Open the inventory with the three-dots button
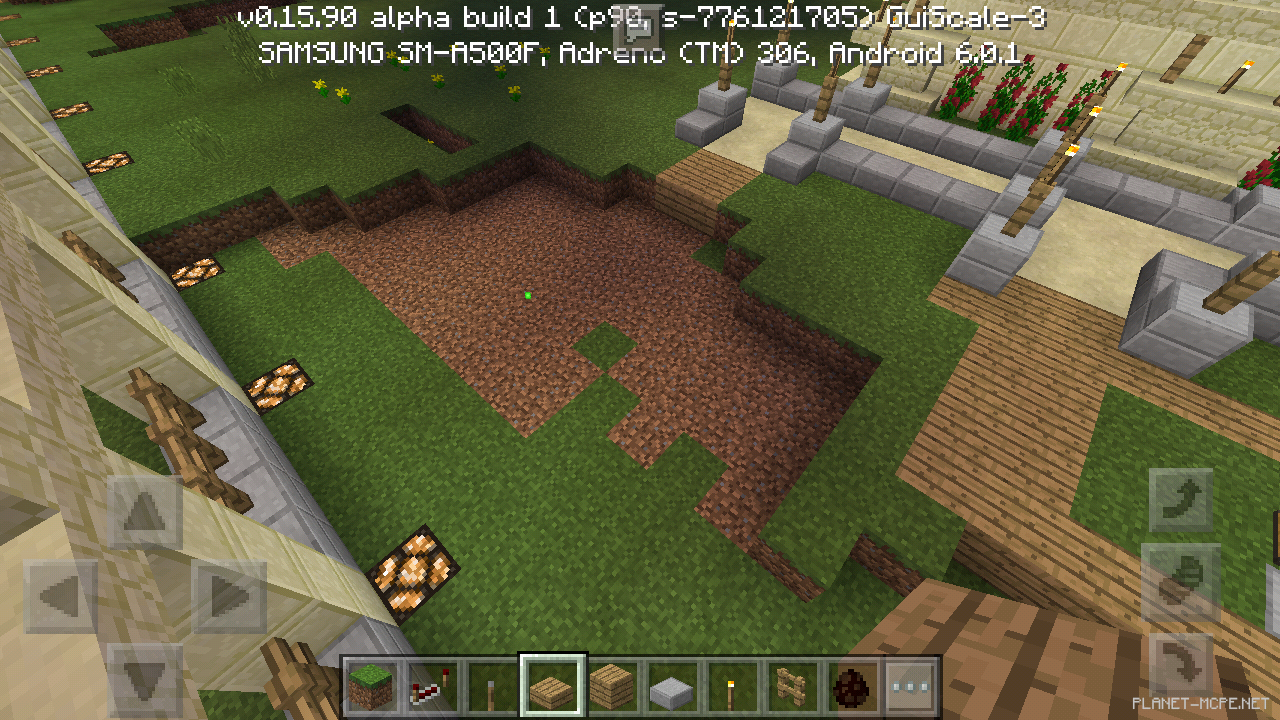This screenshot has height=720, width=1280. [911, 687]
